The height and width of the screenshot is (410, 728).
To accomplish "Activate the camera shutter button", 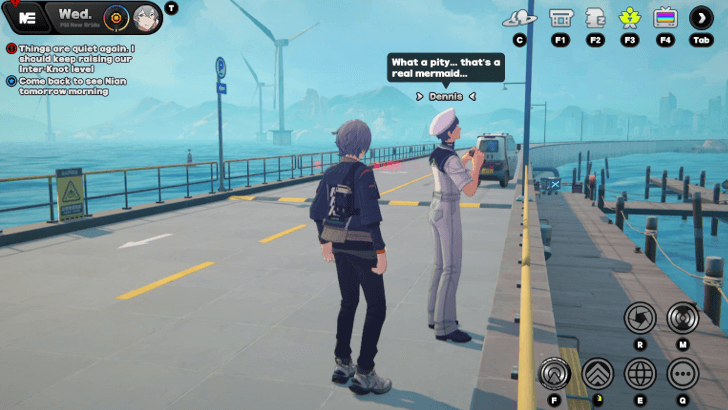I will click(x=640, y=318).
